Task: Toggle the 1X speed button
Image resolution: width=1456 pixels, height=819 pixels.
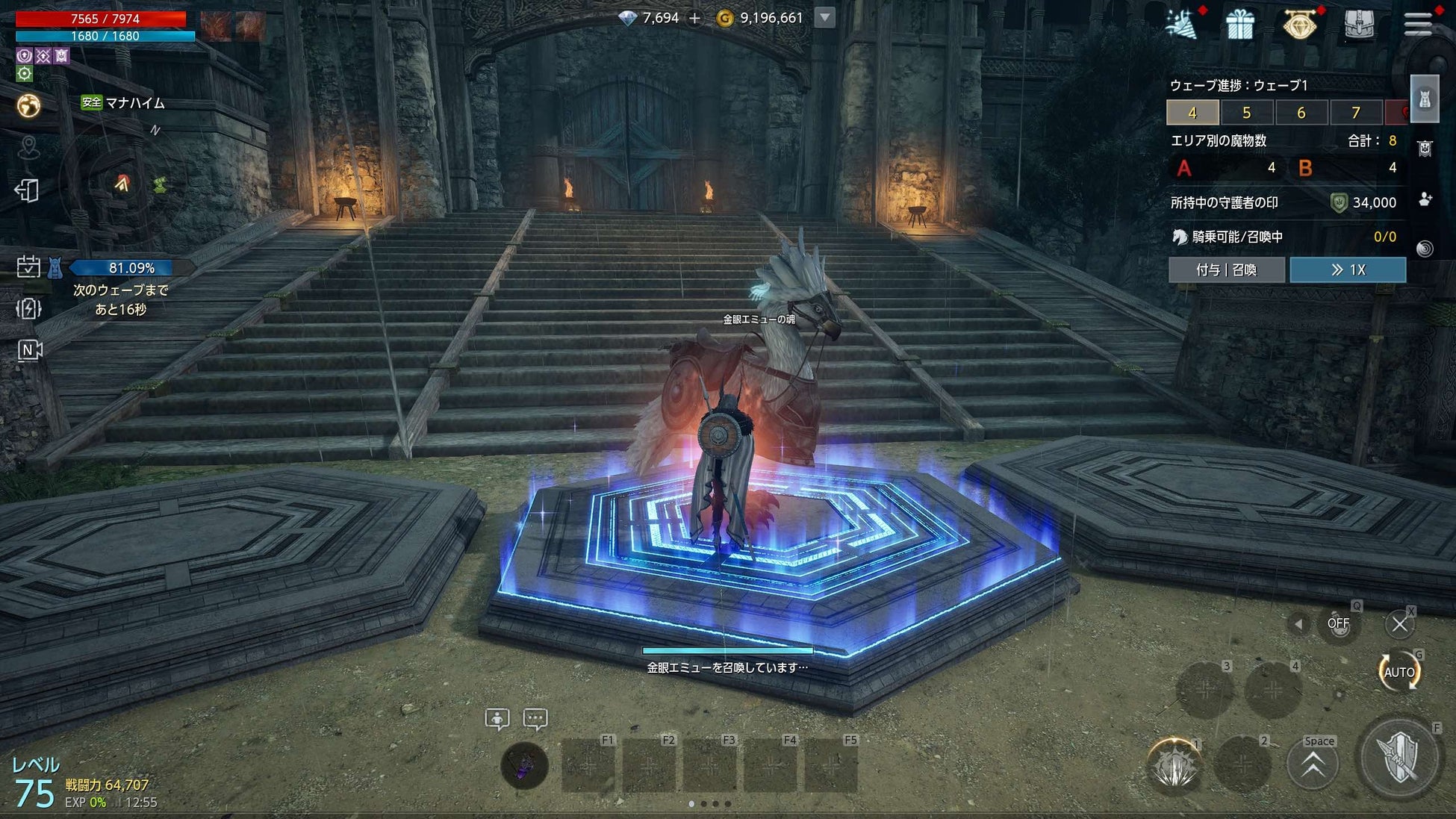Action: click(1348, 270)
